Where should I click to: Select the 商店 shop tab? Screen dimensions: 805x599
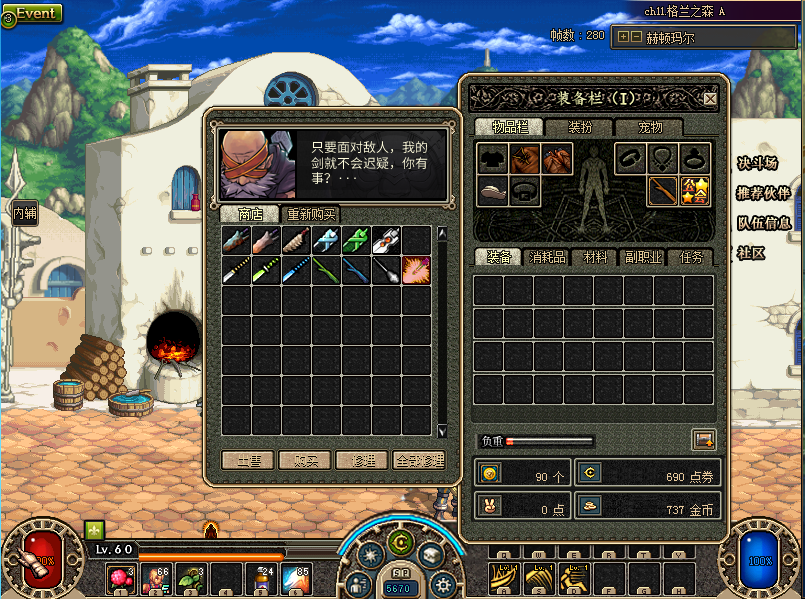tap(250, 215)
